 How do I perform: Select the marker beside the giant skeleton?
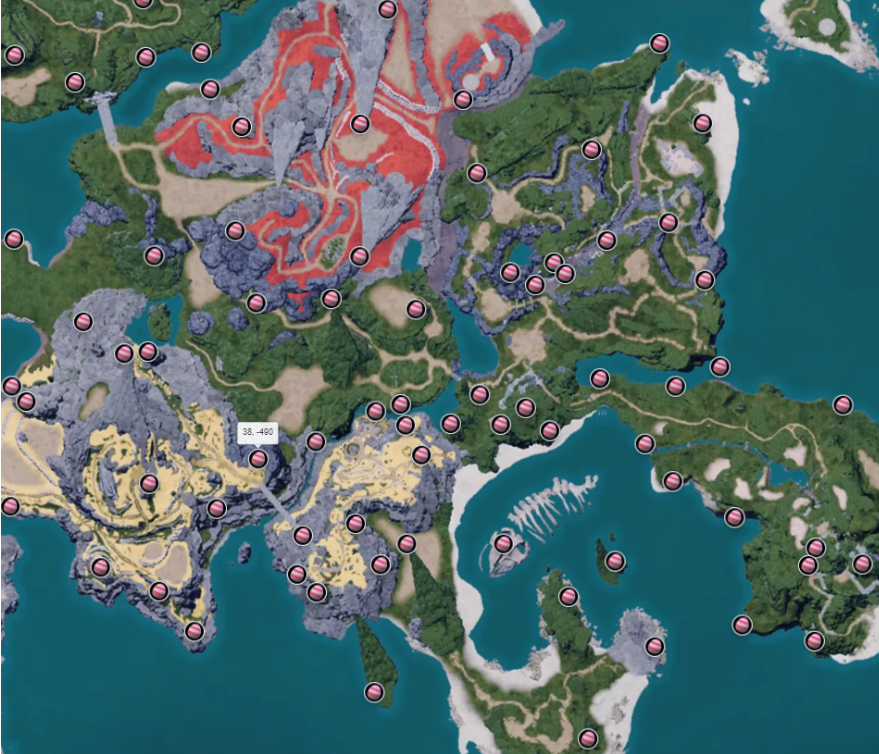point(503,543)
